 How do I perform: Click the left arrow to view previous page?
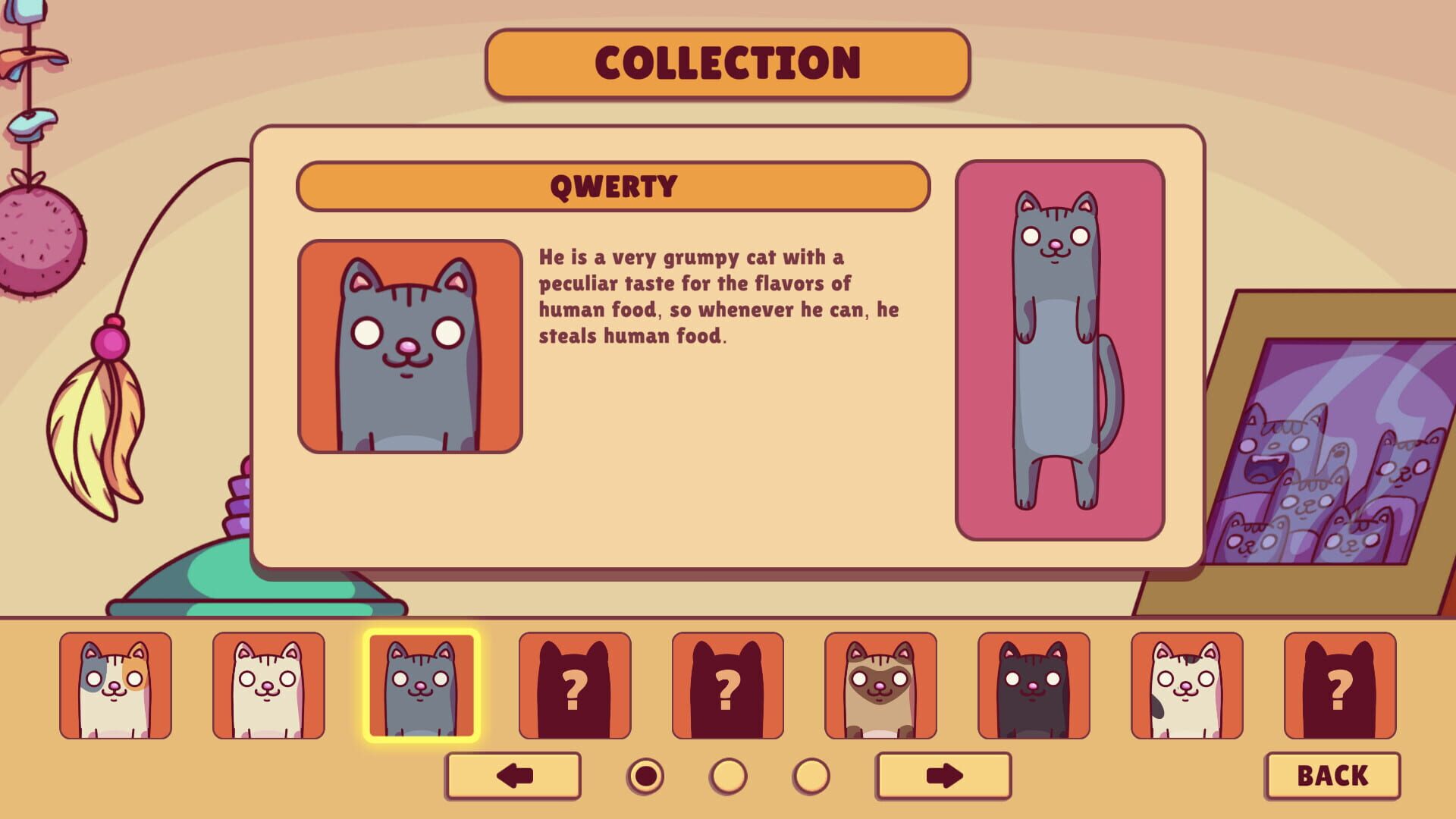514,775
